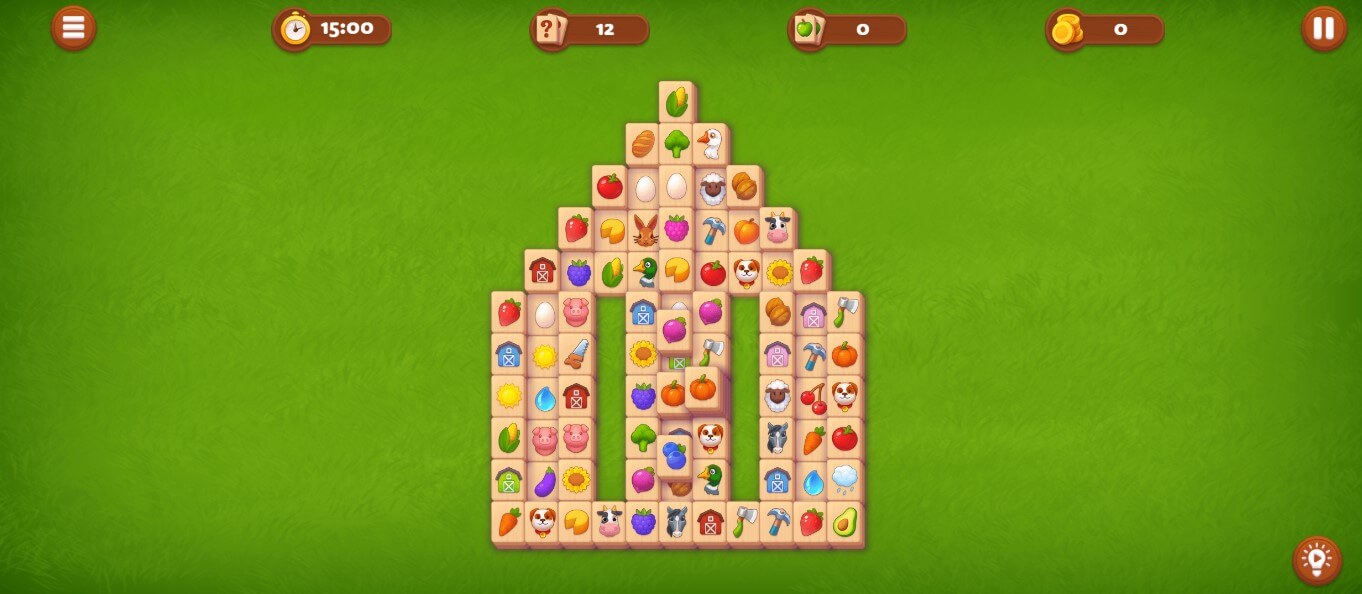Select the cherries tile

812,397
